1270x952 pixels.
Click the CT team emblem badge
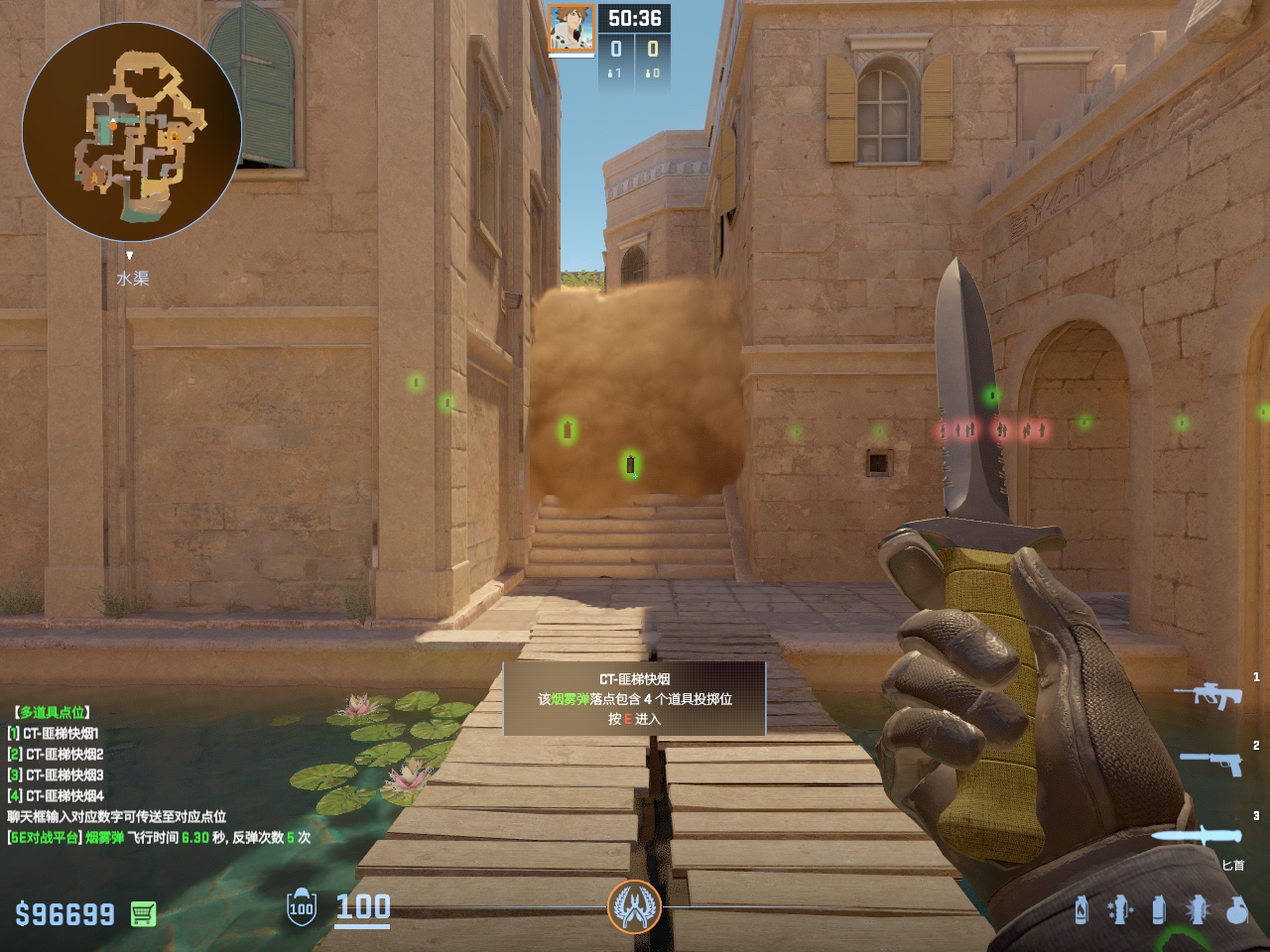634,906
